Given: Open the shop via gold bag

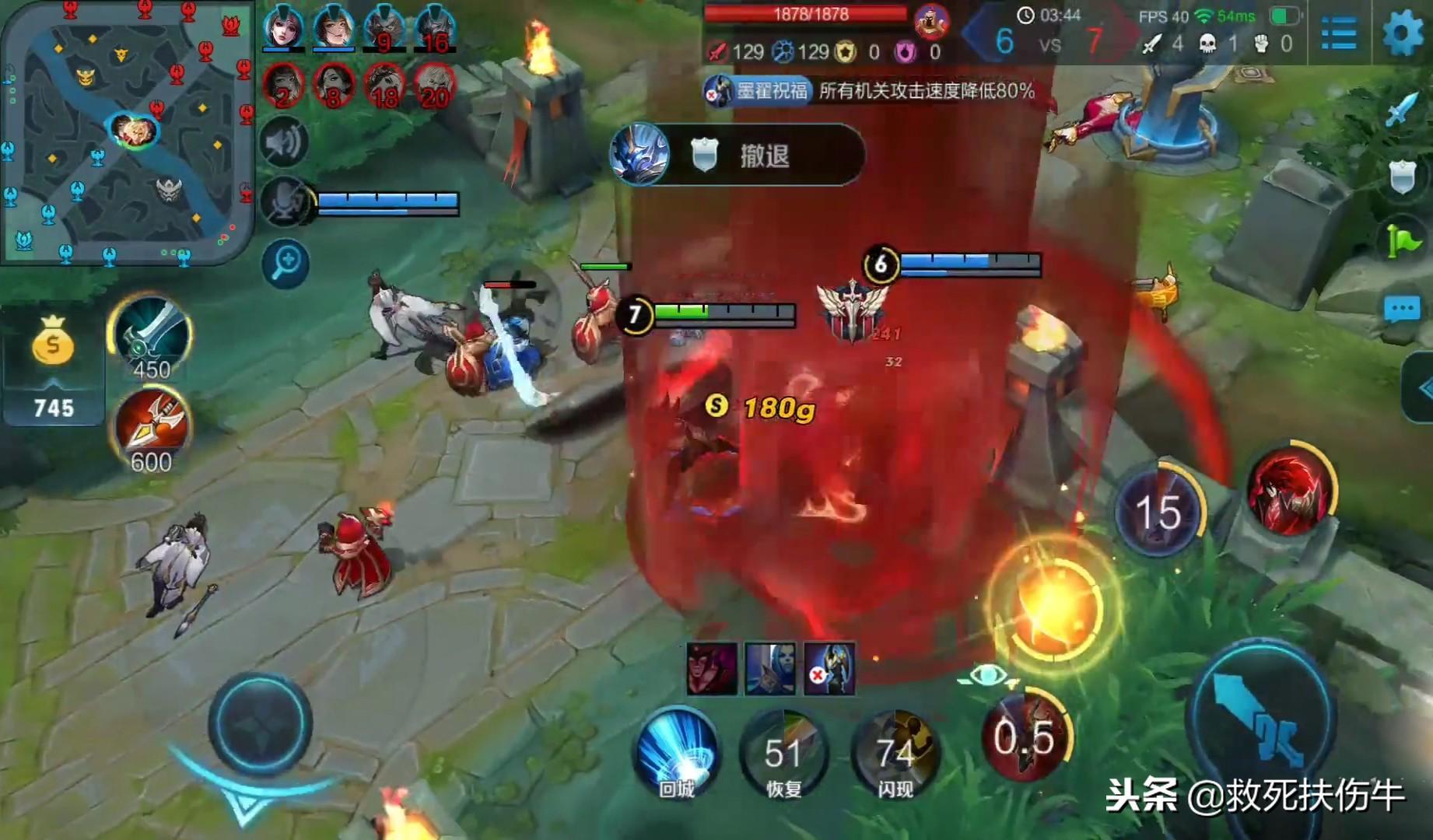Looking at the screenshot, I should pyautogui.click(x=53, y=342).
